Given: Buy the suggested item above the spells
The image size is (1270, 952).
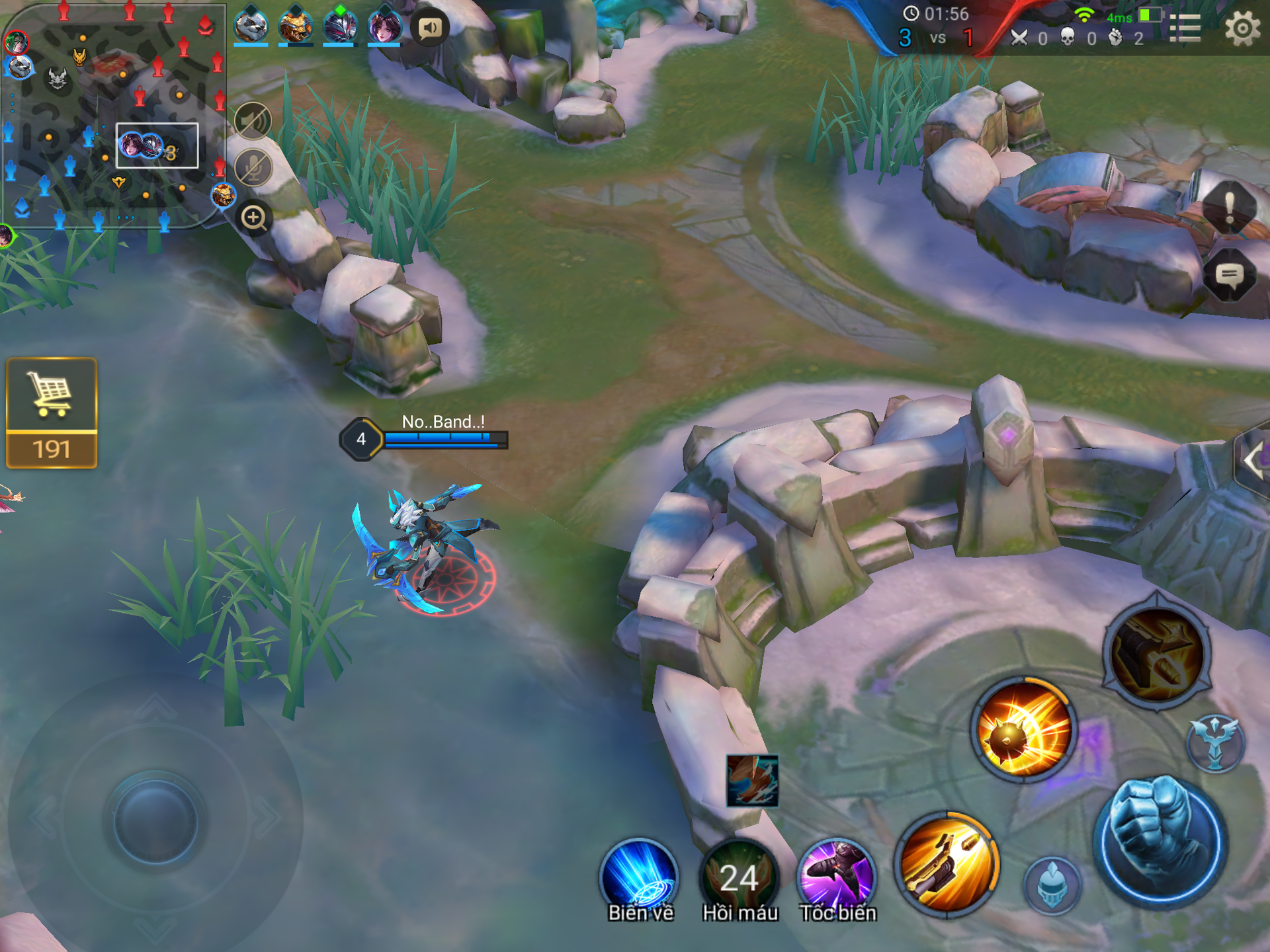Looking at the screenshot, I should coord(752,781).
